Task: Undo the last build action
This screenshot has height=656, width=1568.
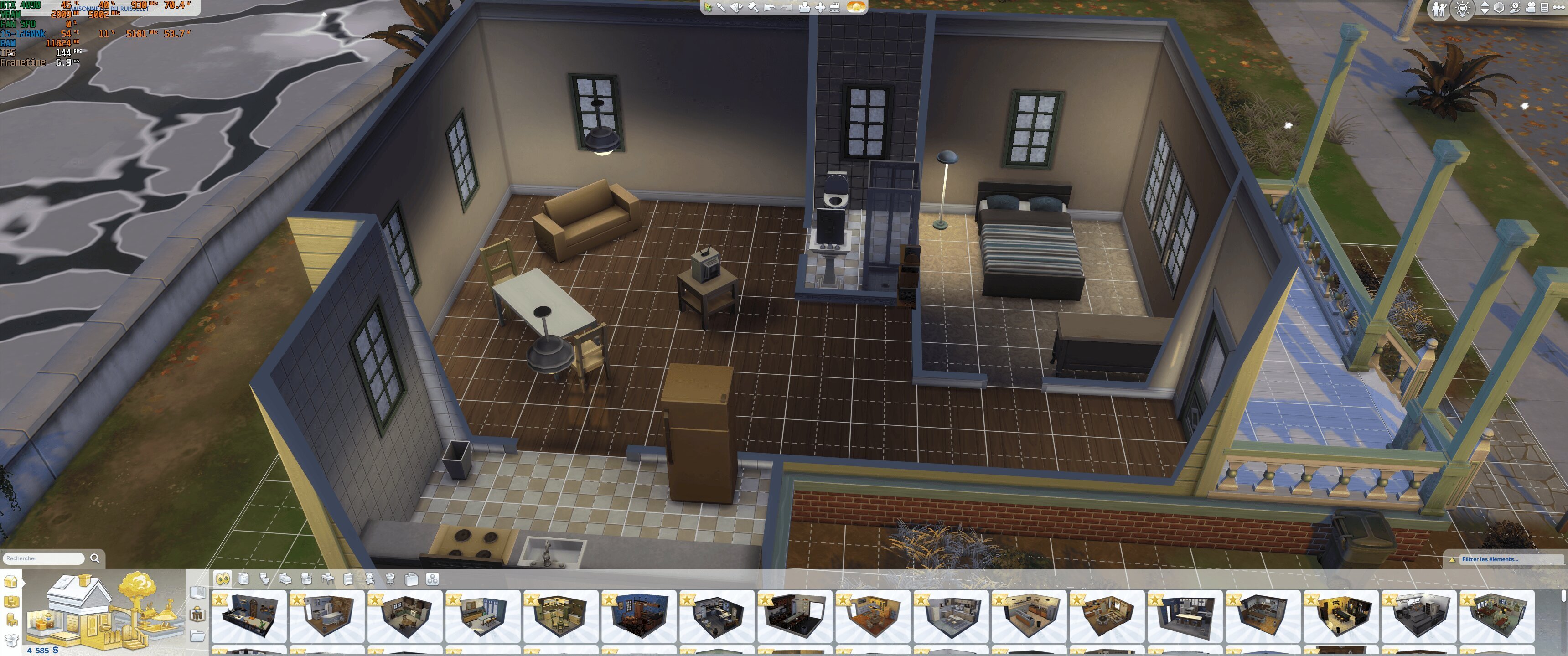Action: point(770,7)
